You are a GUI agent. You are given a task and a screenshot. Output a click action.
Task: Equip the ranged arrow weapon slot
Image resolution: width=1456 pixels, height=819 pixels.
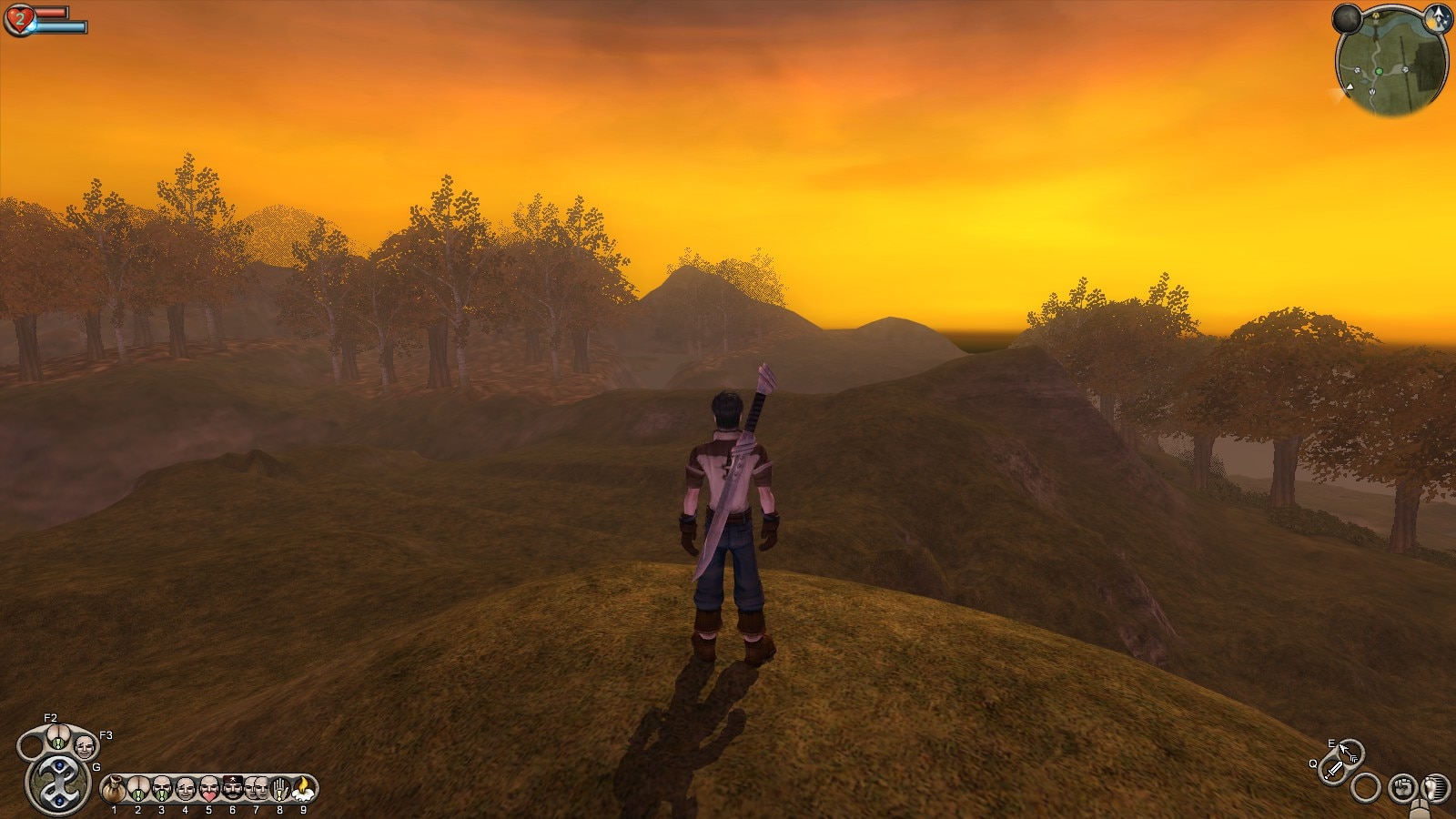(1349, 752)
